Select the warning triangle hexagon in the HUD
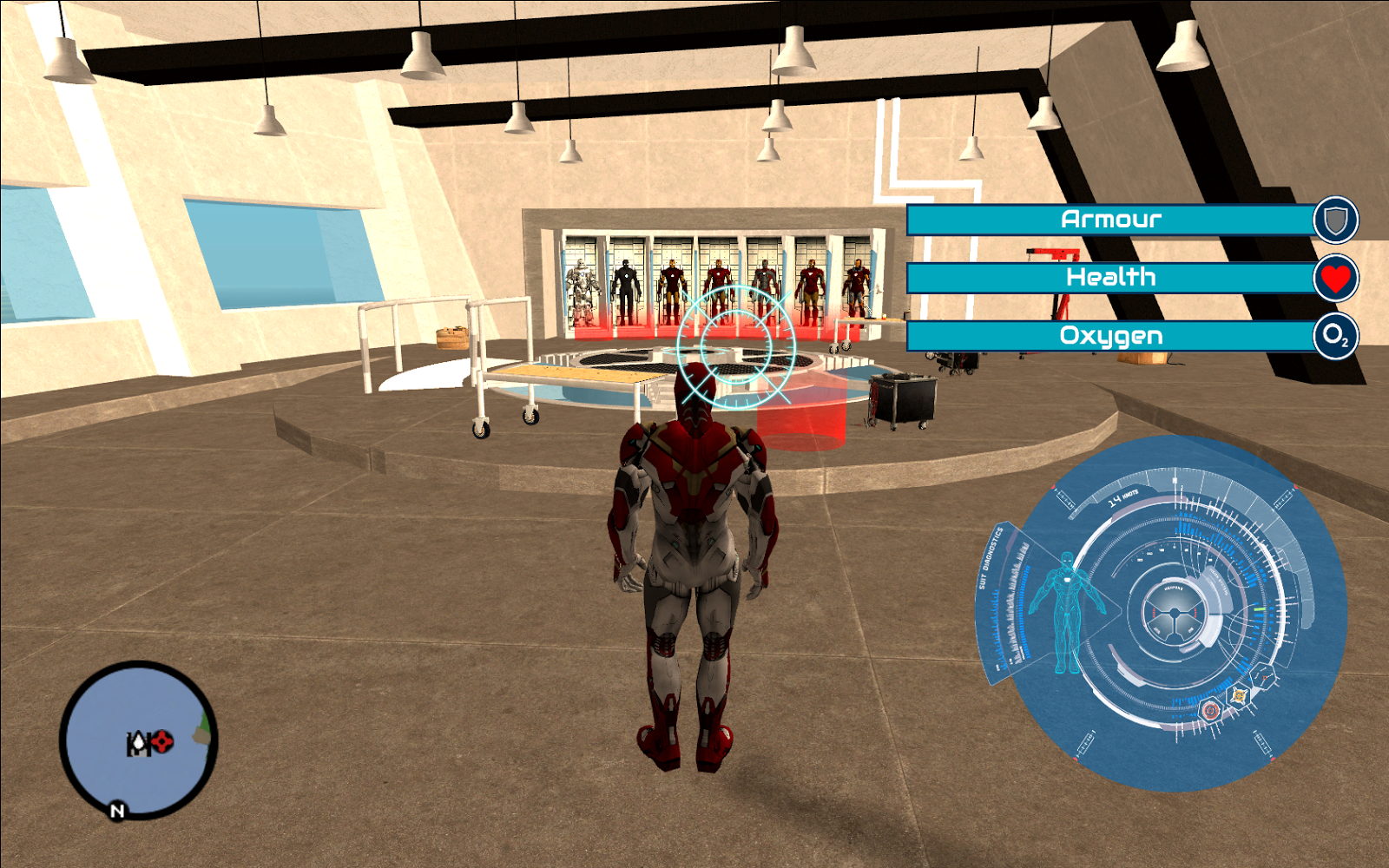The width and height of the screenshot is (1389, 868). click(1264, 677)
